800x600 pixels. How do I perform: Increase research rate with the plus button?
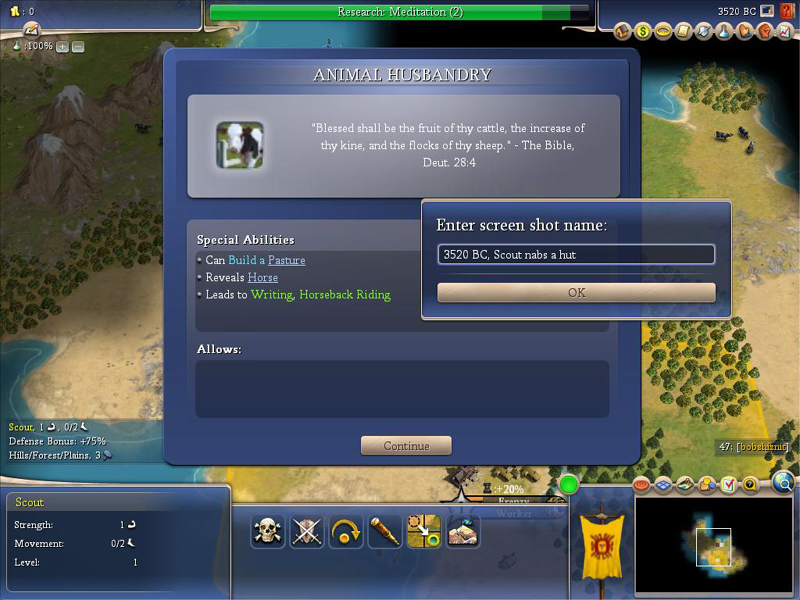pyautogui.click(x=62, y=47)
